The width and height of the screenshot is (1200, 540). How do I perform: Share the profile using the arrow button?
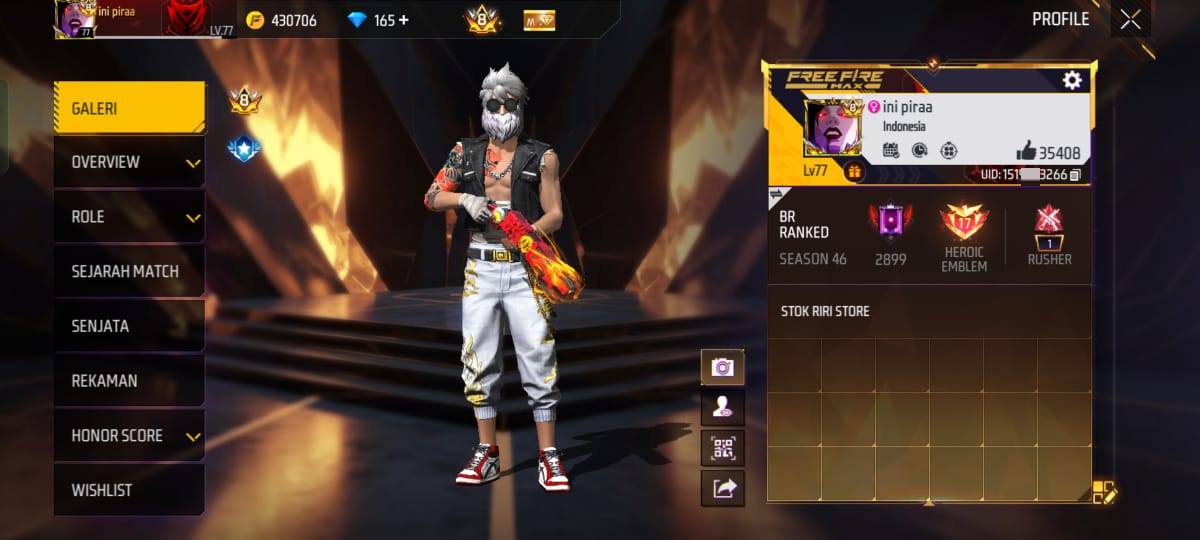pos(722,488)
